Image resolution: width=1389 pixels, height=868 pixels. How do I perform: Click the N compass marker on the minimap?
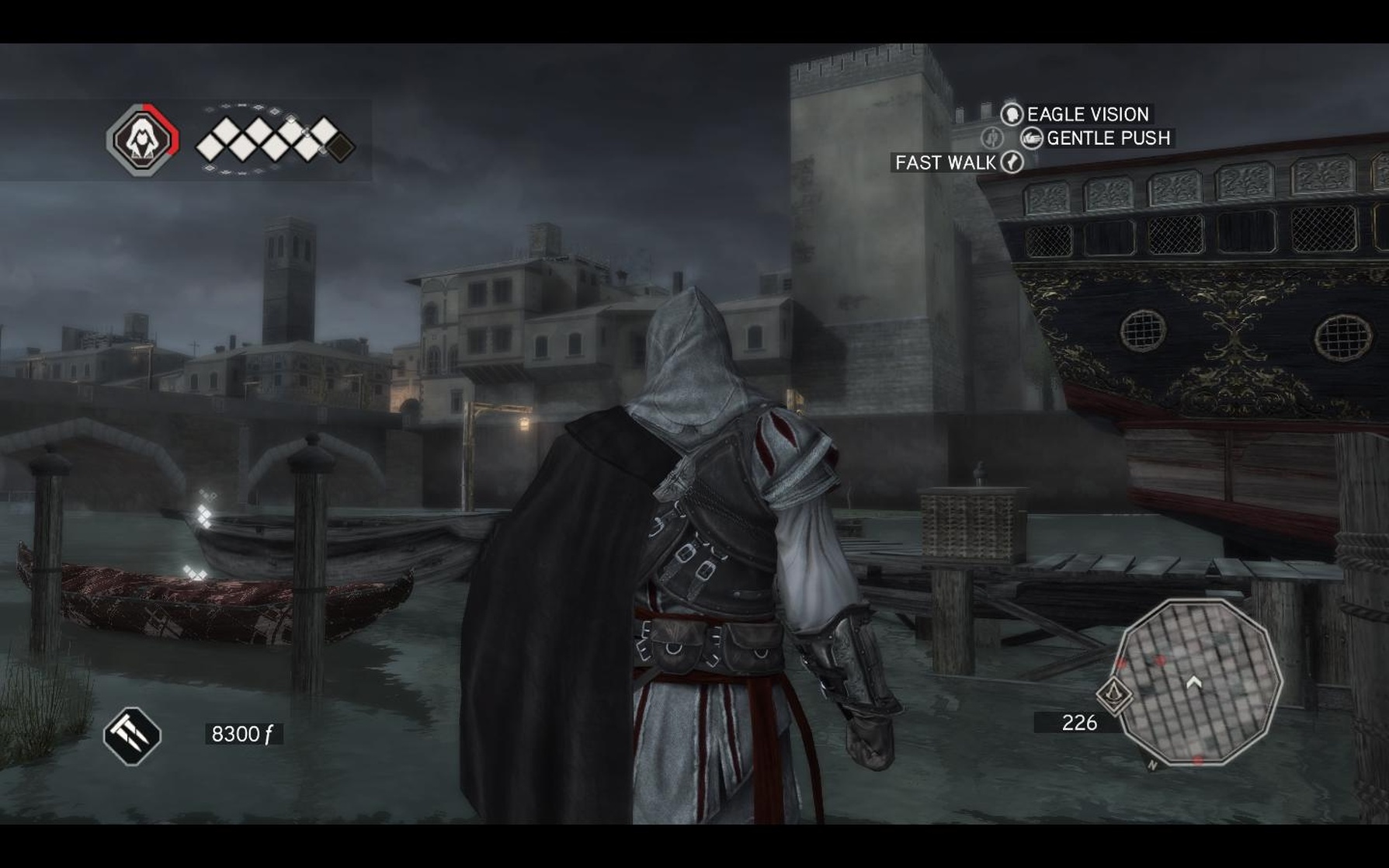pos(1153,765)
